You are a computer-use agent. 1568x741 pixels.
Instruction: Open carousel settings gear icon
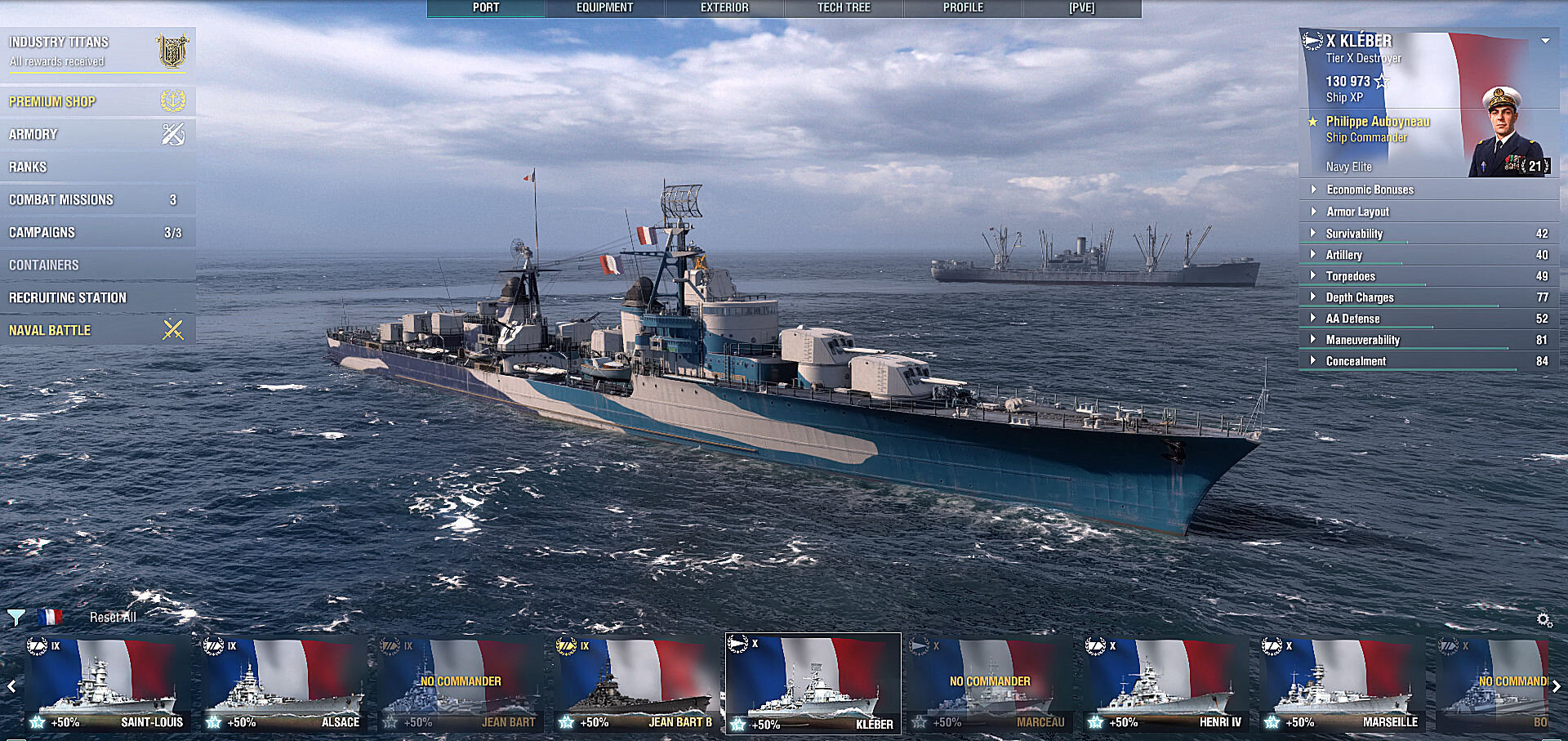tap(1543, 620)
